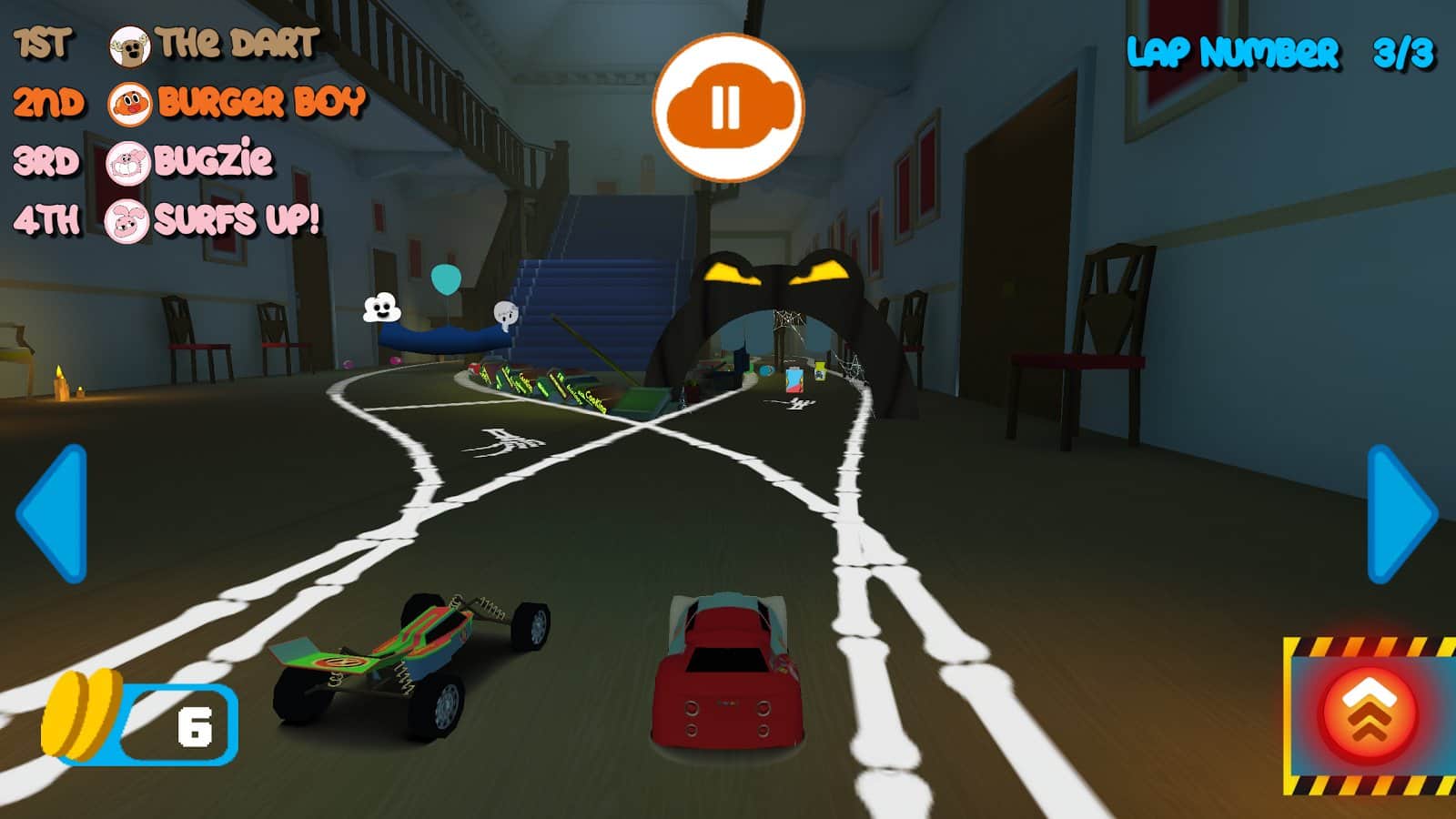The image size is (1456, 819).
Task: Steer left with the blue arrow
Action: coord(53,513)
